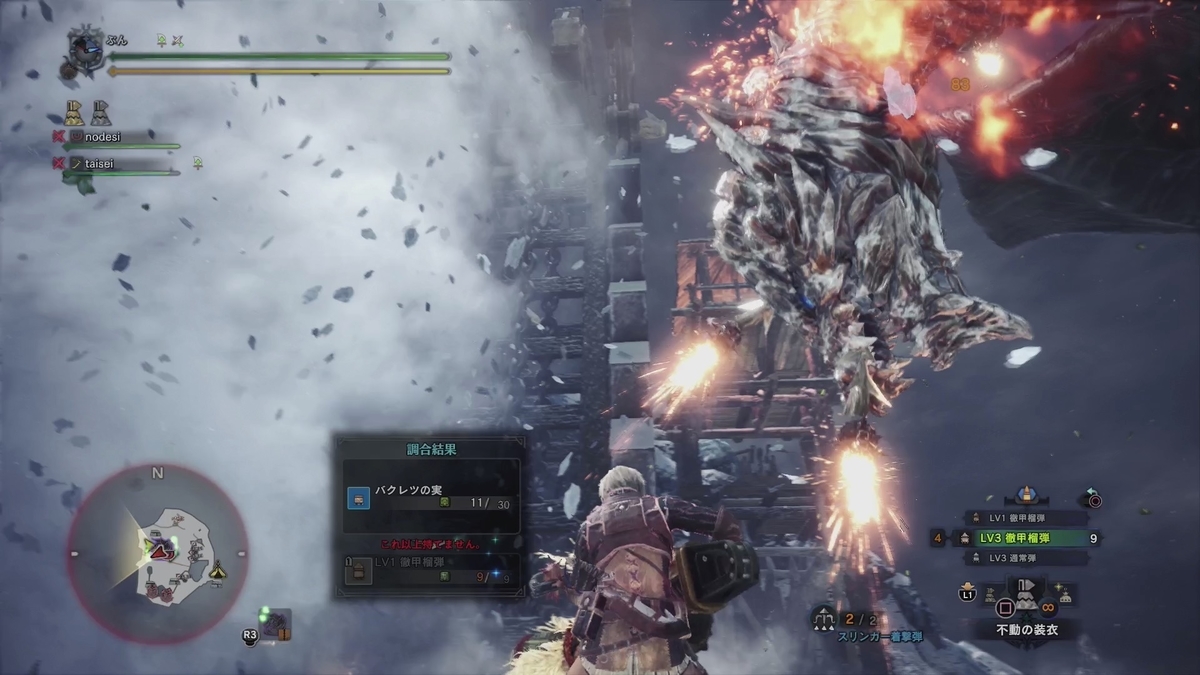The height and width of the screenshot is (675, 1200).
Task: Click the grey mantle status icon
Action: [x=101, y=111]
